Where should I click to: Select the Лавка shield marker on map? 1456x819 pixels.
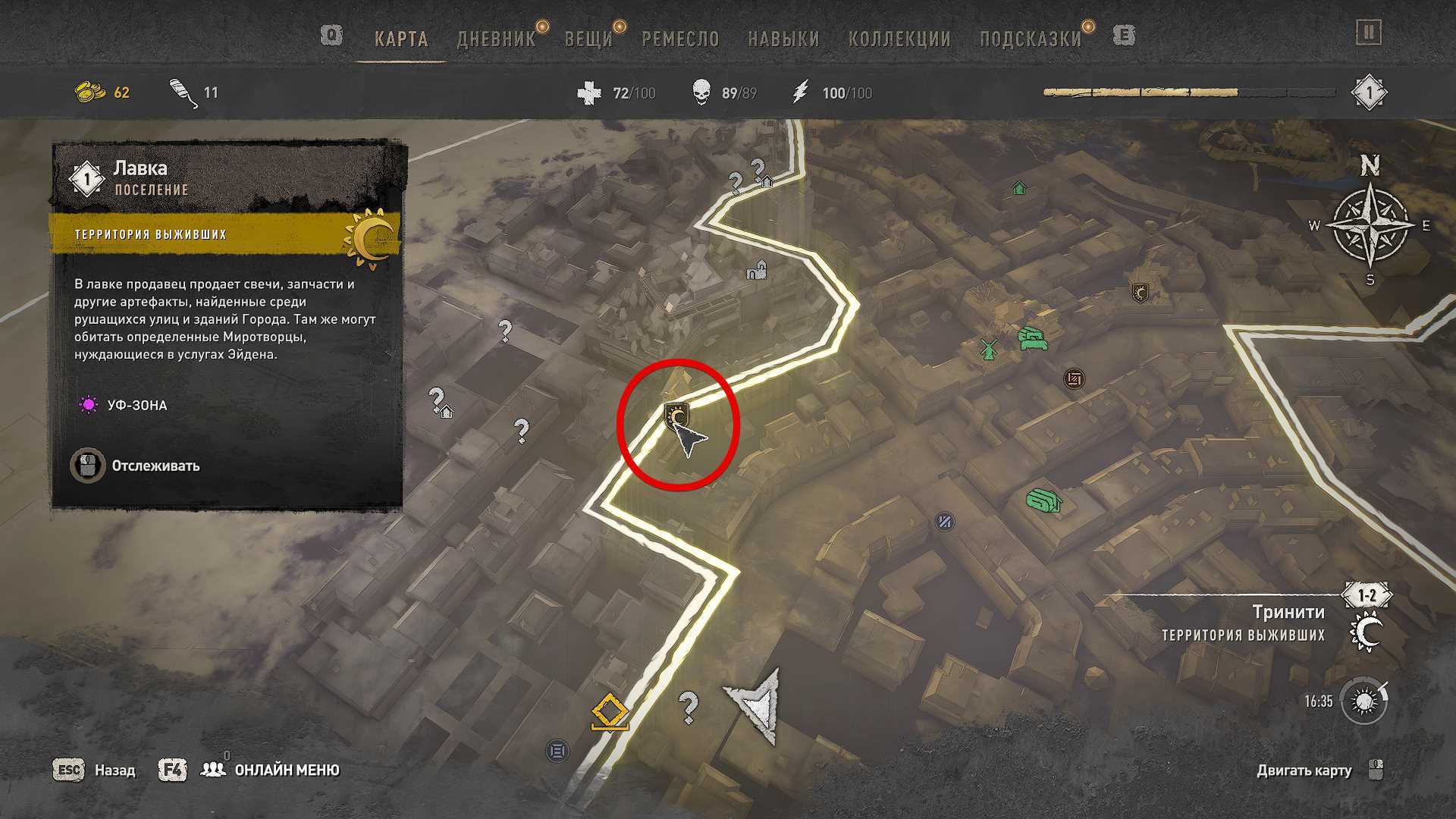(x=676, y=416)
